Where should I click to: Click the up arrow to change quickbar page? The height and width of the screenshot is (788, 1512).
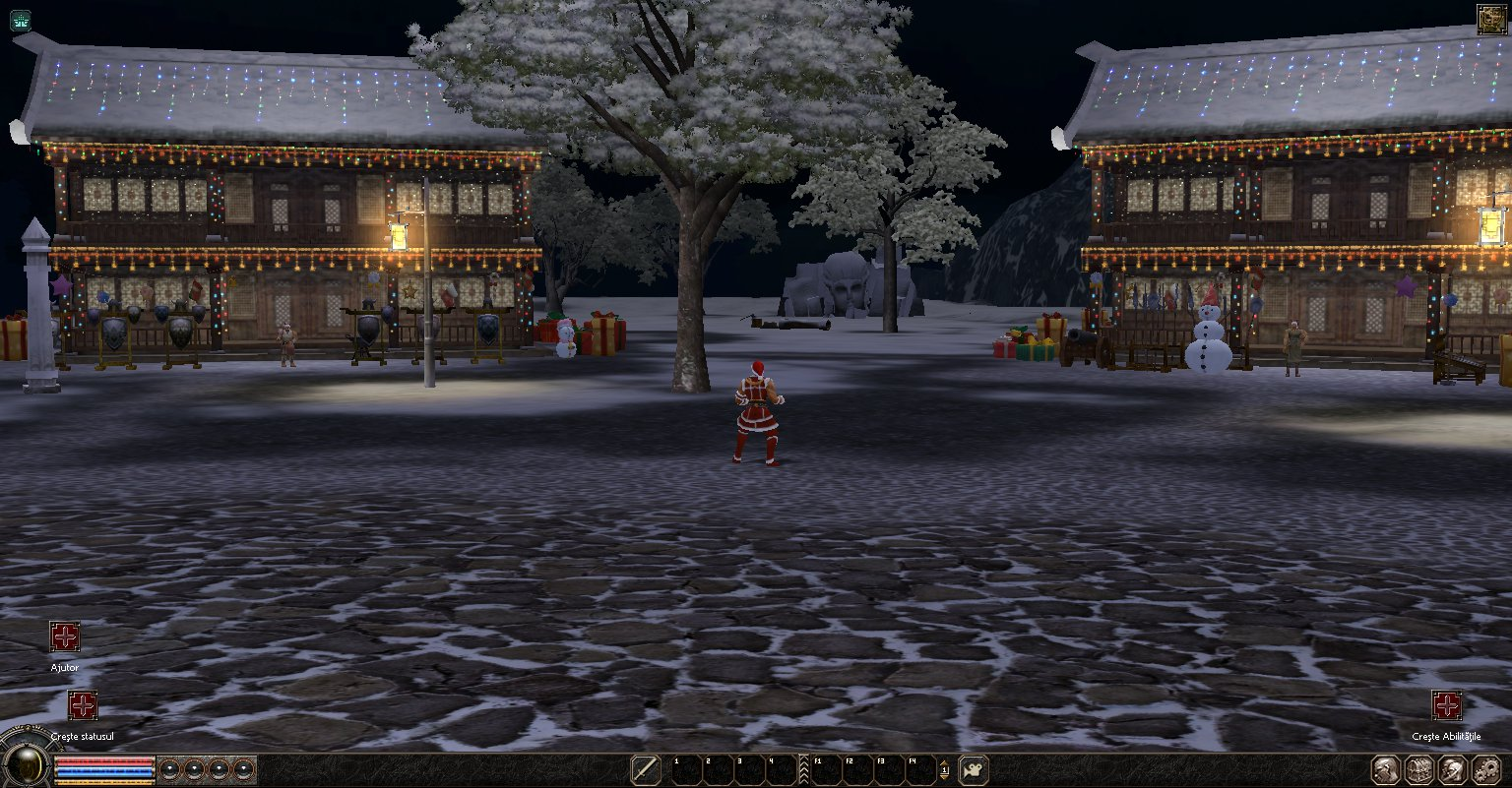click(x=945, y=762)
